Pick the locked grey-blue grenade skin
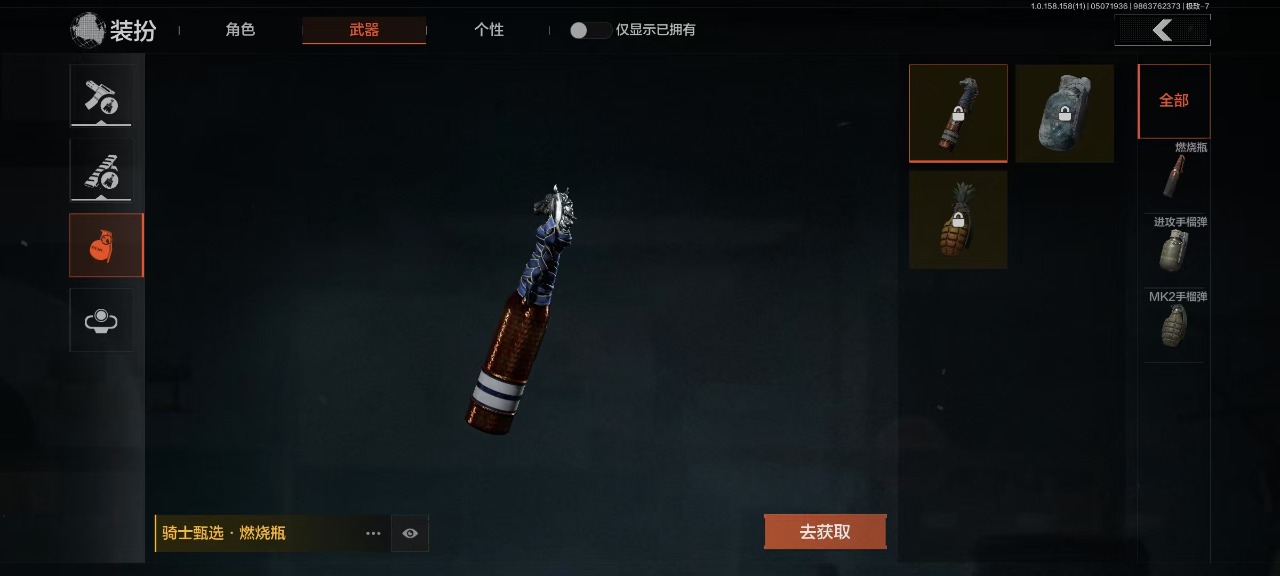The width and height of the screenshot is (1280, 576). tap(1064, 113)
